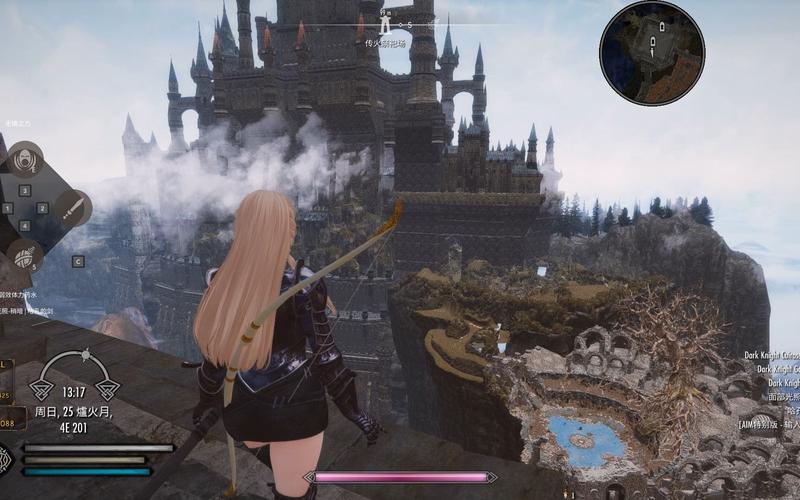Select the sword weapon slot in quick wheel
The height and width of the screenshot is (500, 800).
pos(72,209)
